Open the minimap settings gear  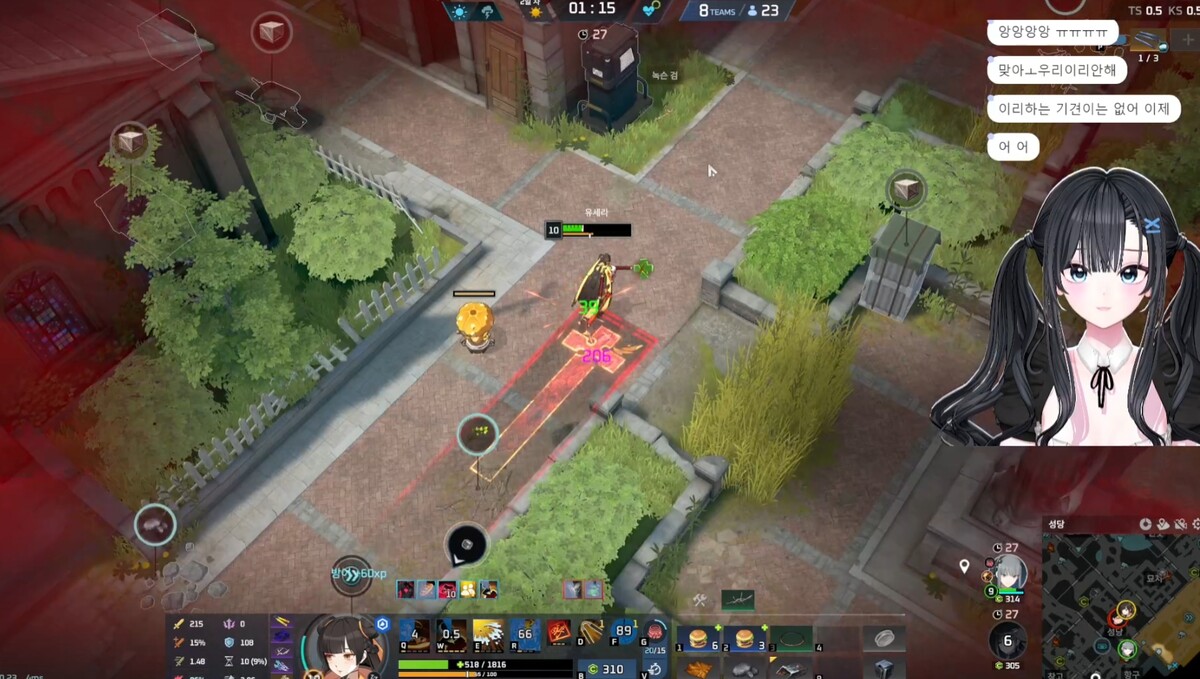tap(1146, 524)
